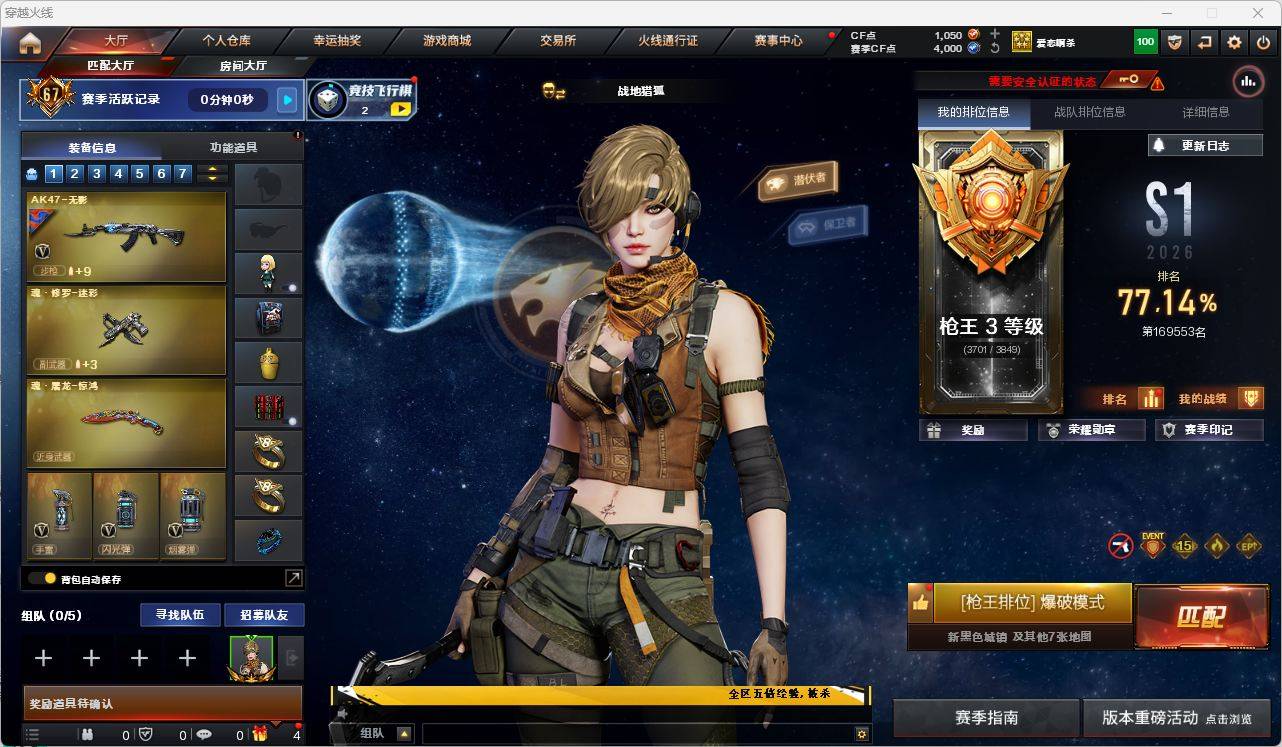
Task: Select the 功能道具 tab
Action: pos(233,147)
